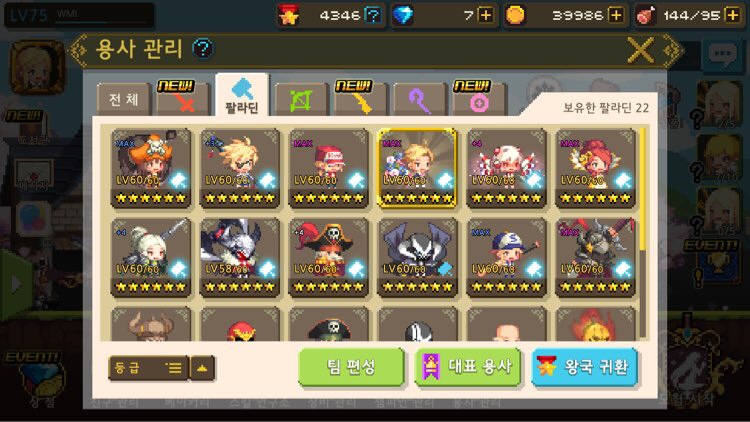Open the green bow archer tab
This screenshot has height=422, width=750.
[x=300, y=101]
